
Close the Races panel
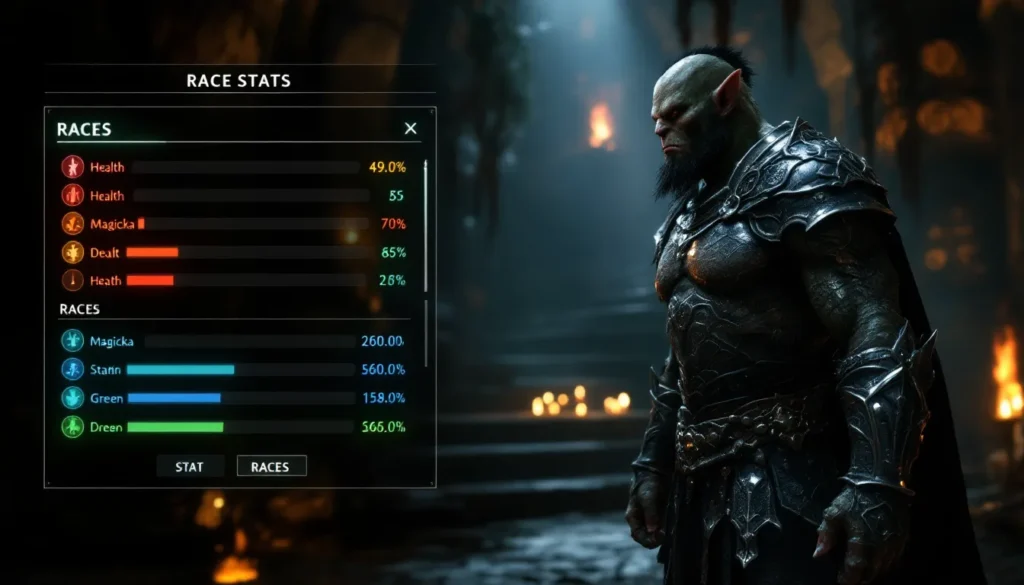click(410, 129)
